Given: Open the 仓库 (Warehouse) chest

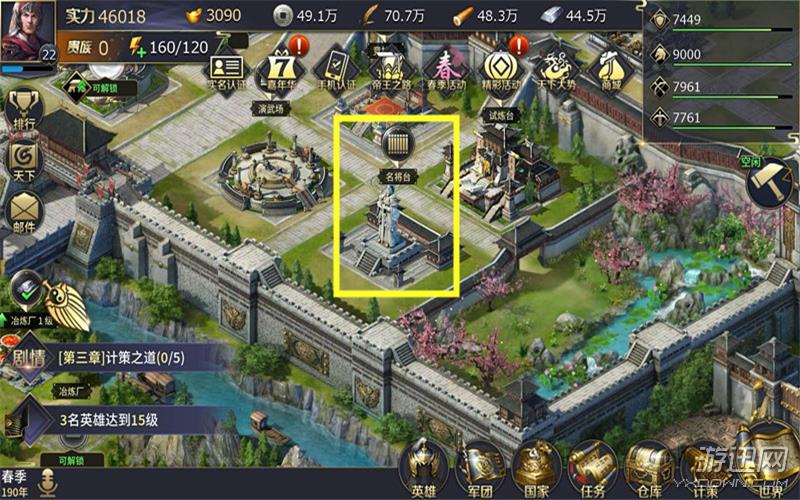Looking at the screenshot, I should pyautogui.click(x=645, y=465).
